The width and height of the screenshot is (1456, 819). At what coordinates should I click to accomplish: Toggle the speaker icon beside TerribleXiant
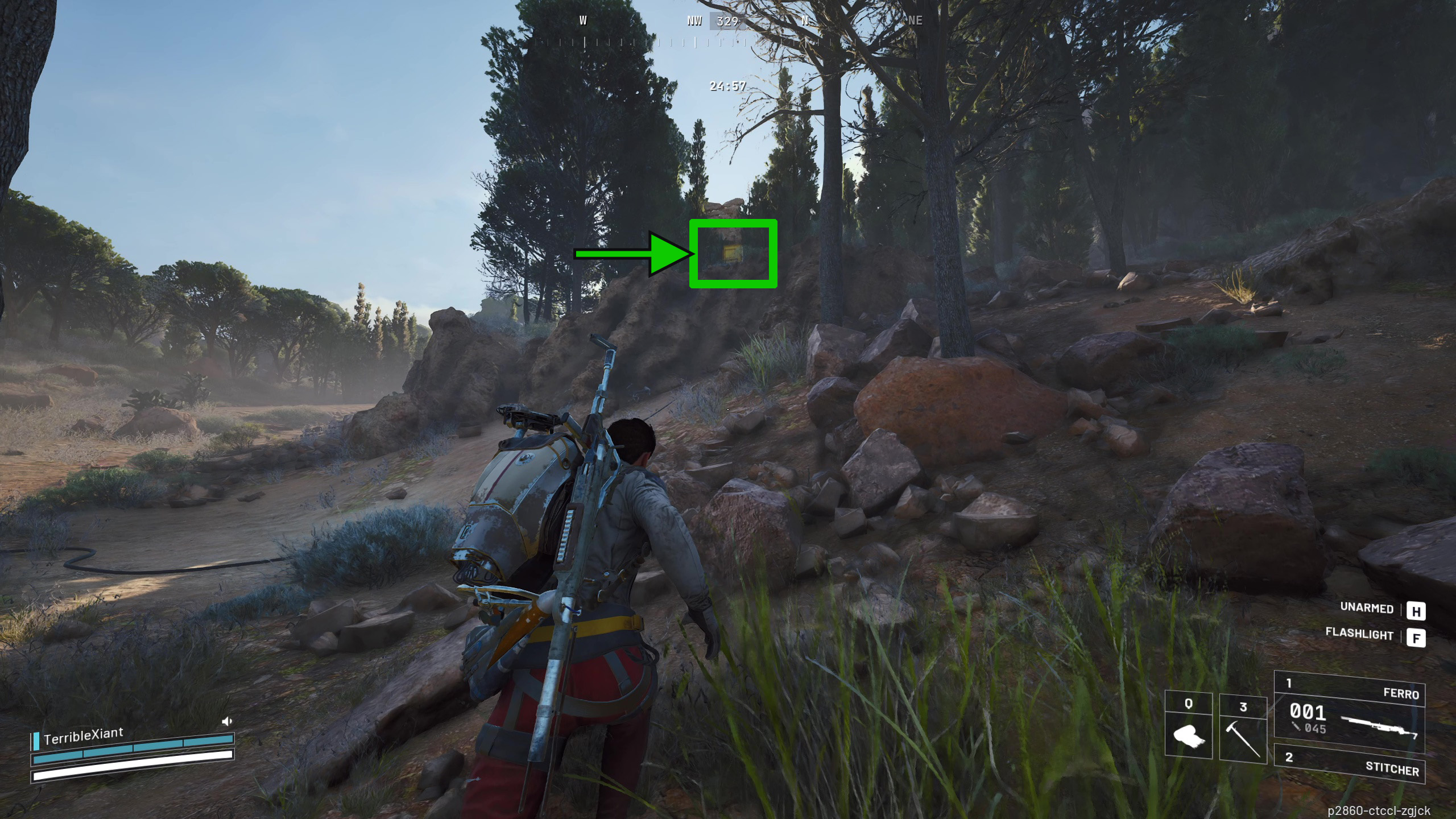(226, 722)
